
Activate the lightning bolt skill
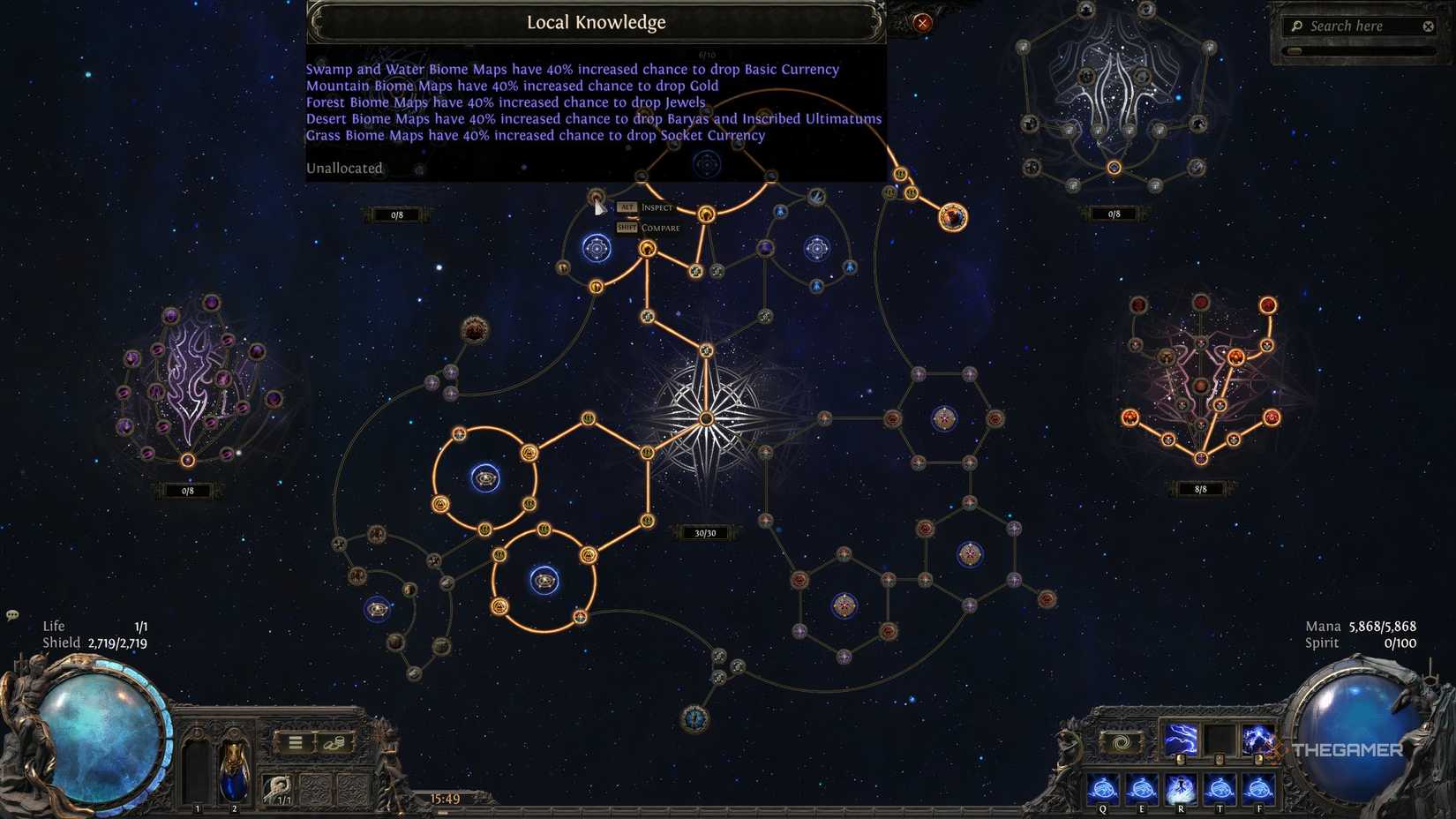click(x=1181, y=740)
